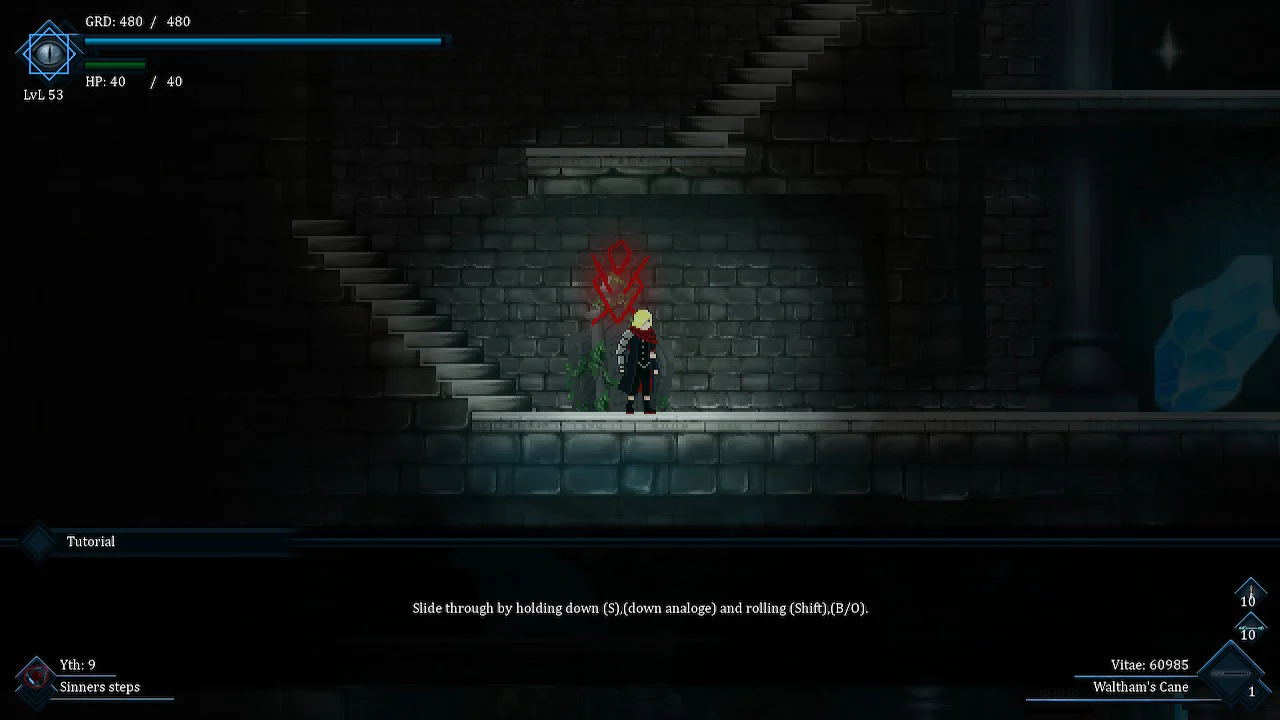Click the eye emblem showing LvL 53
1280x720 pixels.
point(49,53)
